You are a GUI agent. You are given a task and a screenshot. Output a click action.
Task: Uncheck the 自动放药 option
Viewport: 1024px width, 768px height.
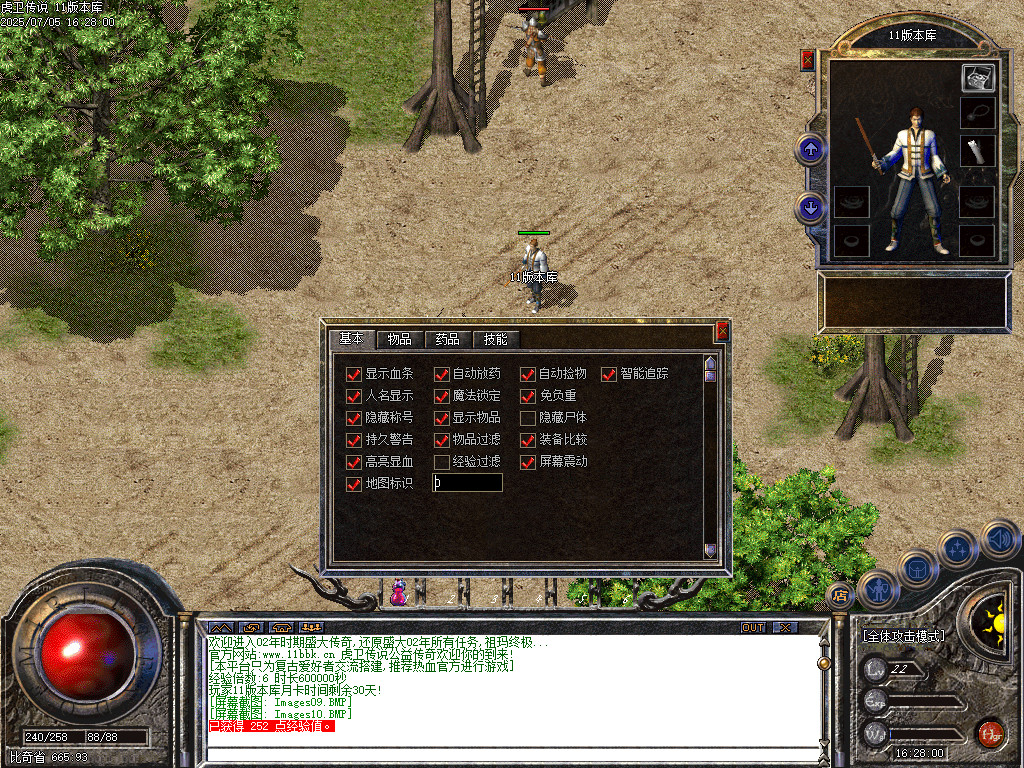click(441, 374)
